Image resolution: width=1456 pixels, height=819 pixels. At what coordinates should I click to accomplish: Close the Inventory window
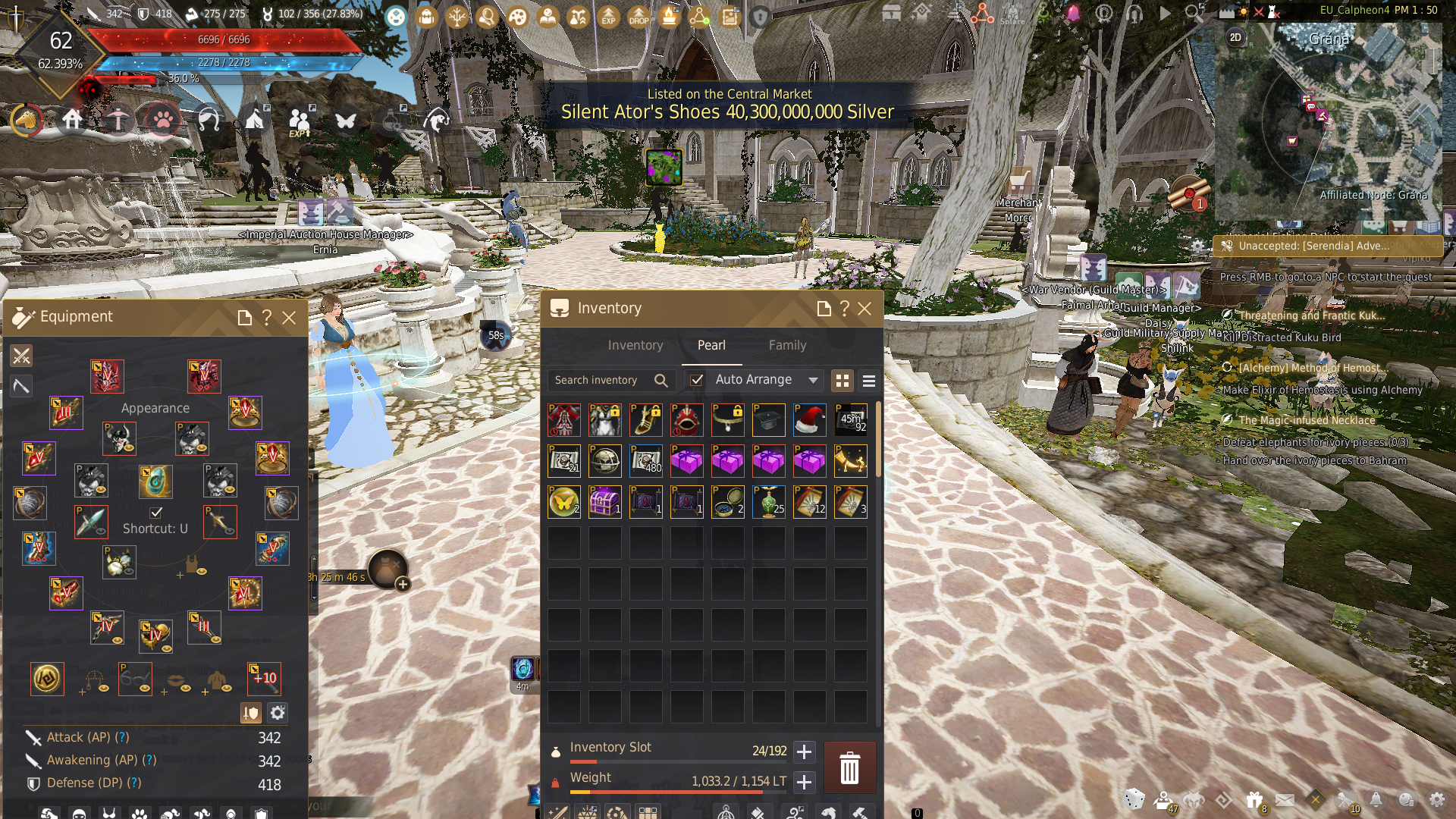tap(864, 309)
